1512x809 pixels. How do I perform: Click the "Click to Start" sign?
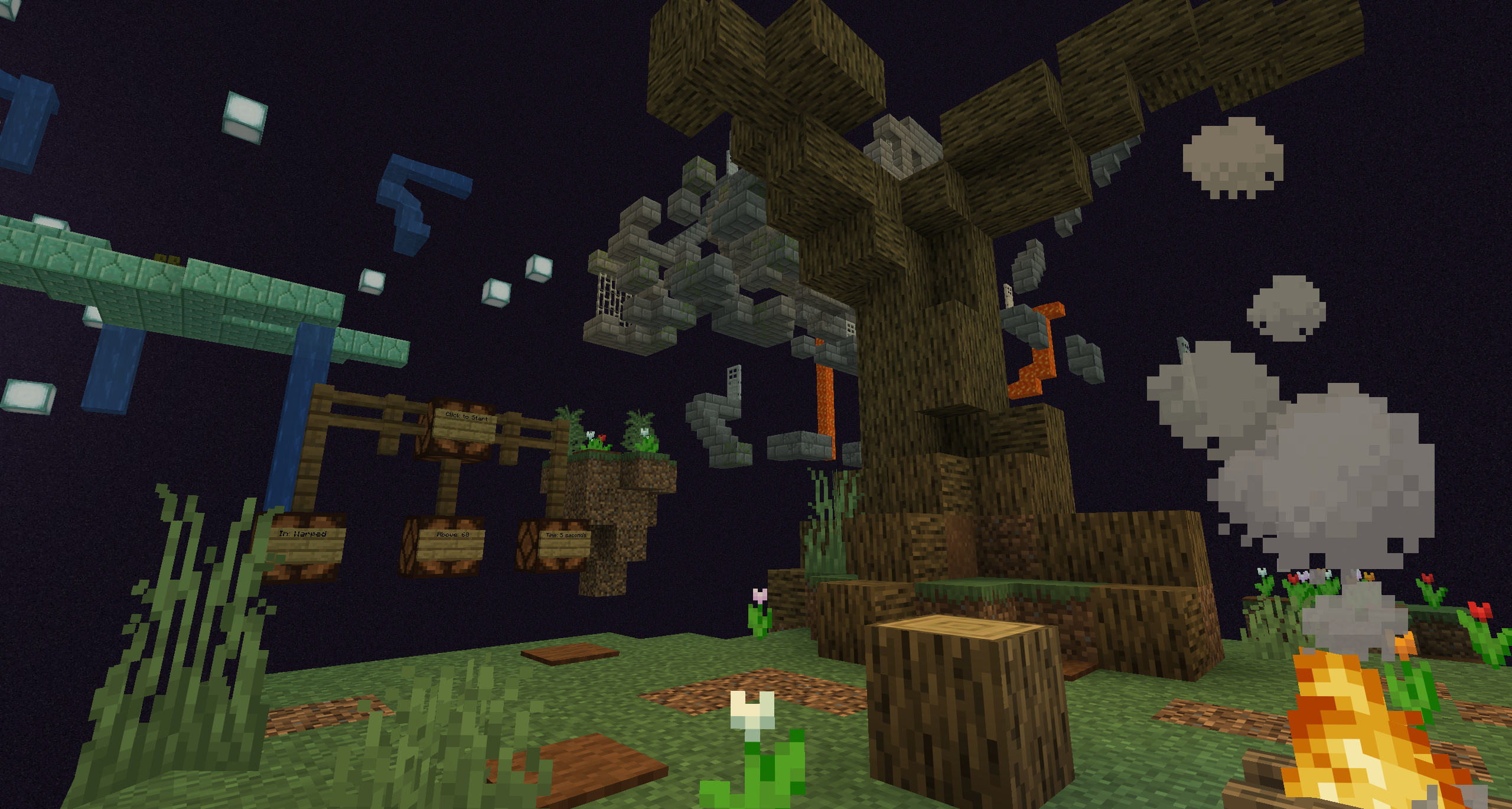coord(465,423)
